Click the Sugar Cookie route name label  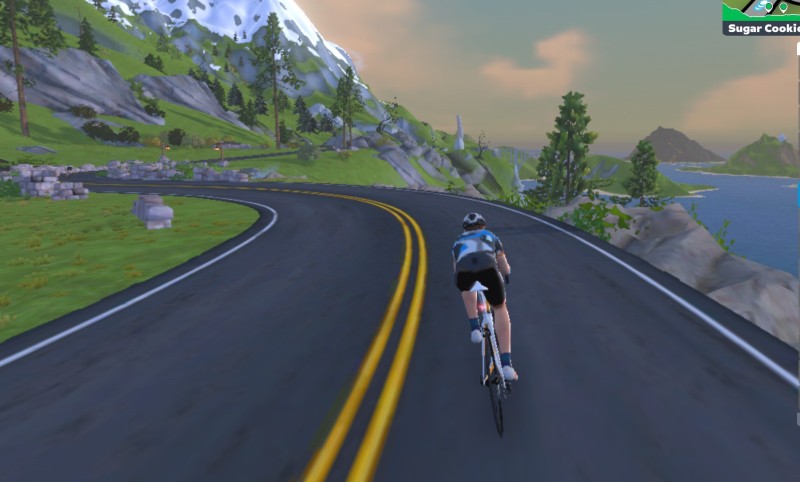pyautogui.click(x=762, y=28)
